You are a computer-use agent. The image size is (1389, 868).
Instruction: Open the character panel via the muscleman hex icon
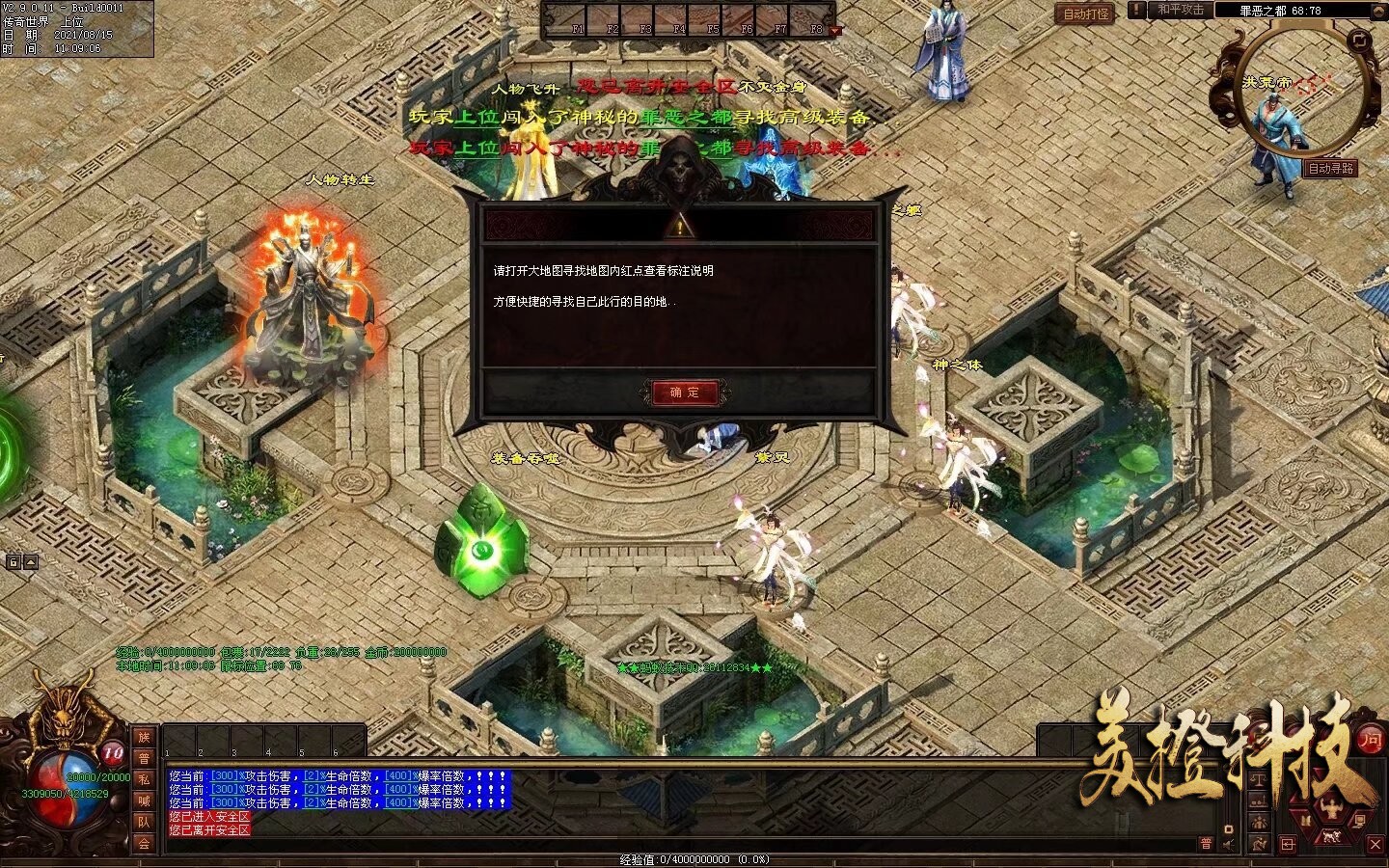click(1331, 807)
